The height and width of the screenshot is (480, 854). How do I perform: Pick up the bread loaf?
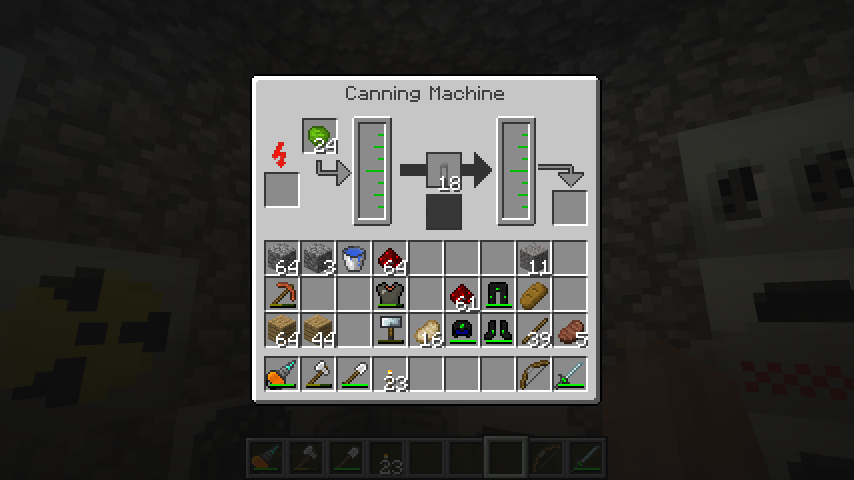pyautogui.click(x=534, y=295)
